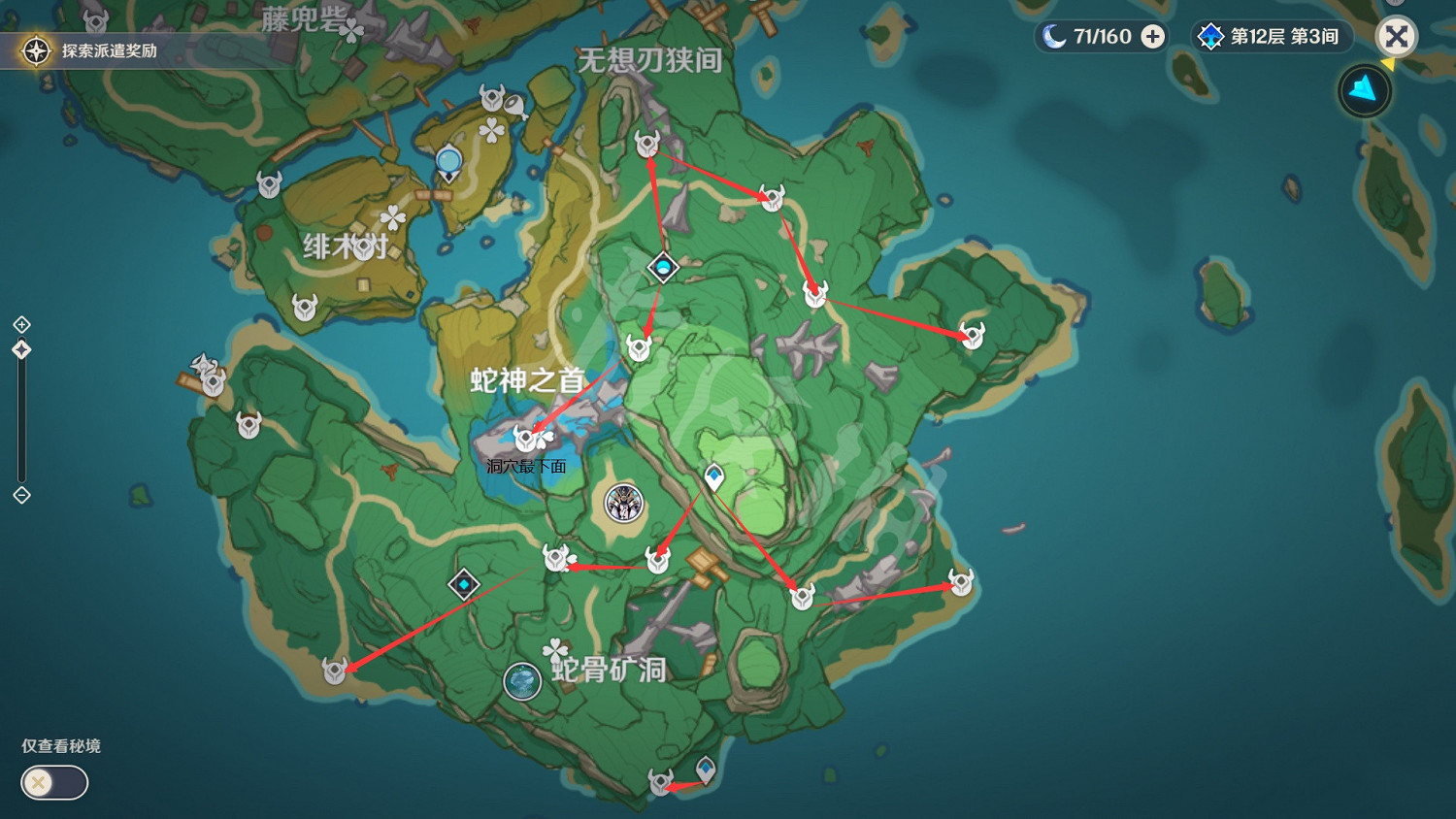Click the blue compass arrow on the minimap
The height and width of the screenshot is (819, 1456).
[x=1364, y=89]
